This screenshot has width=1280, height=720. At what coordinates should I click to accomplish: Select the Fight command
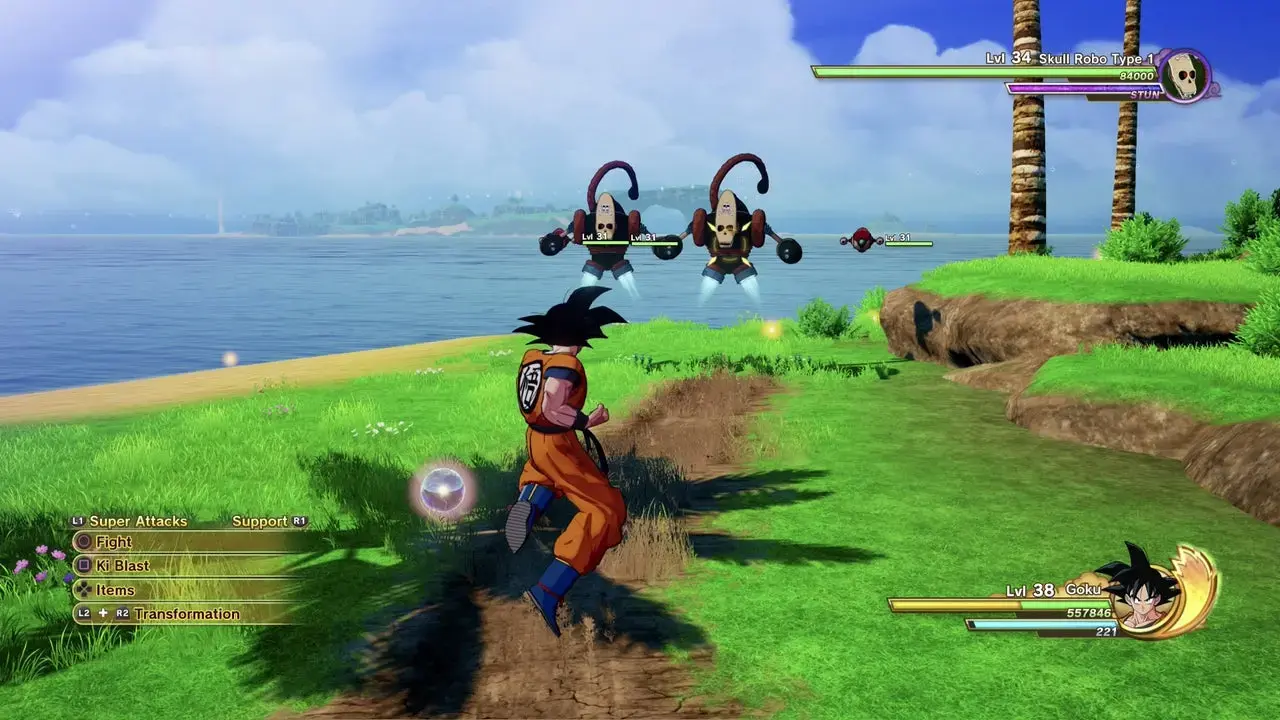tap(114, 542)
